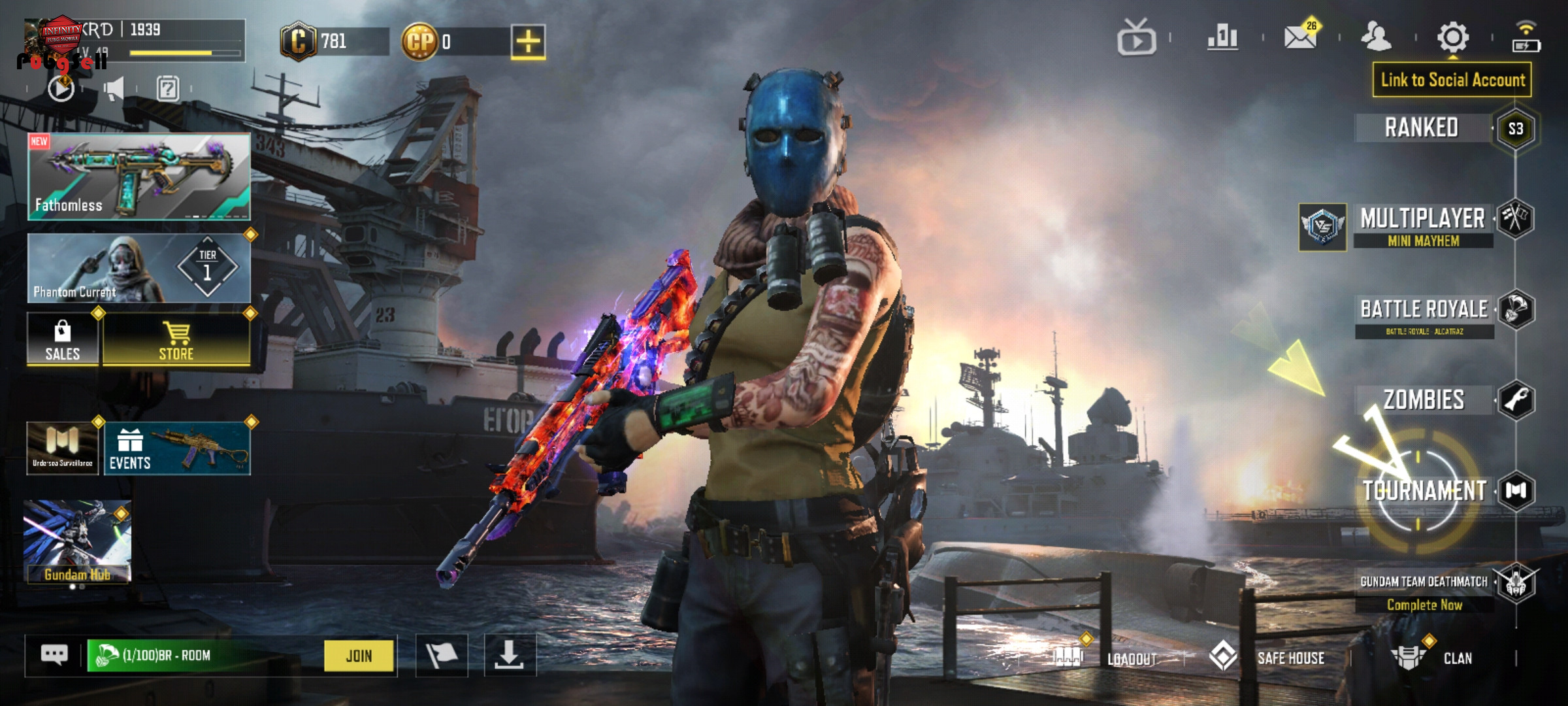Screen dimensions: 1568x706
Task: Show the friends list icon
Action: 1376,37
